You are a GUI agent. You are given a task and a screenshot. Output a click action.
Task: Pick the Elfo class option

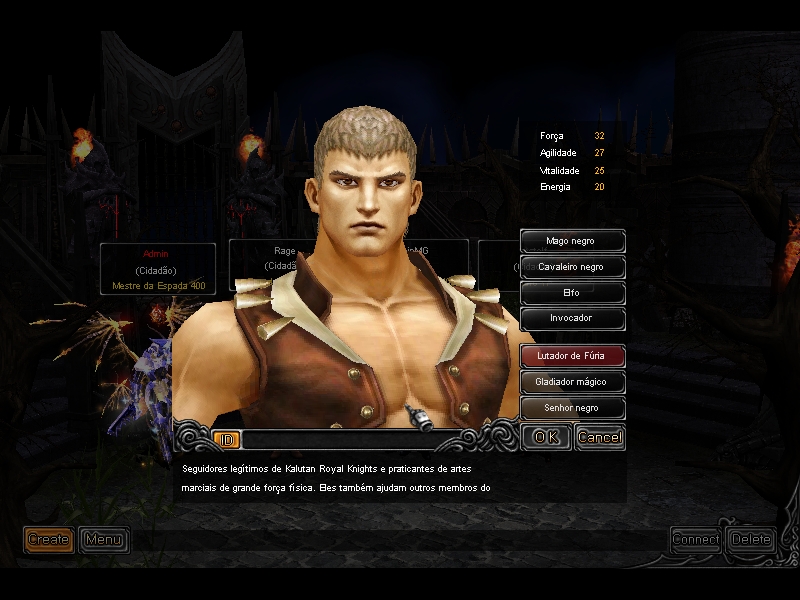click(573, 293)
